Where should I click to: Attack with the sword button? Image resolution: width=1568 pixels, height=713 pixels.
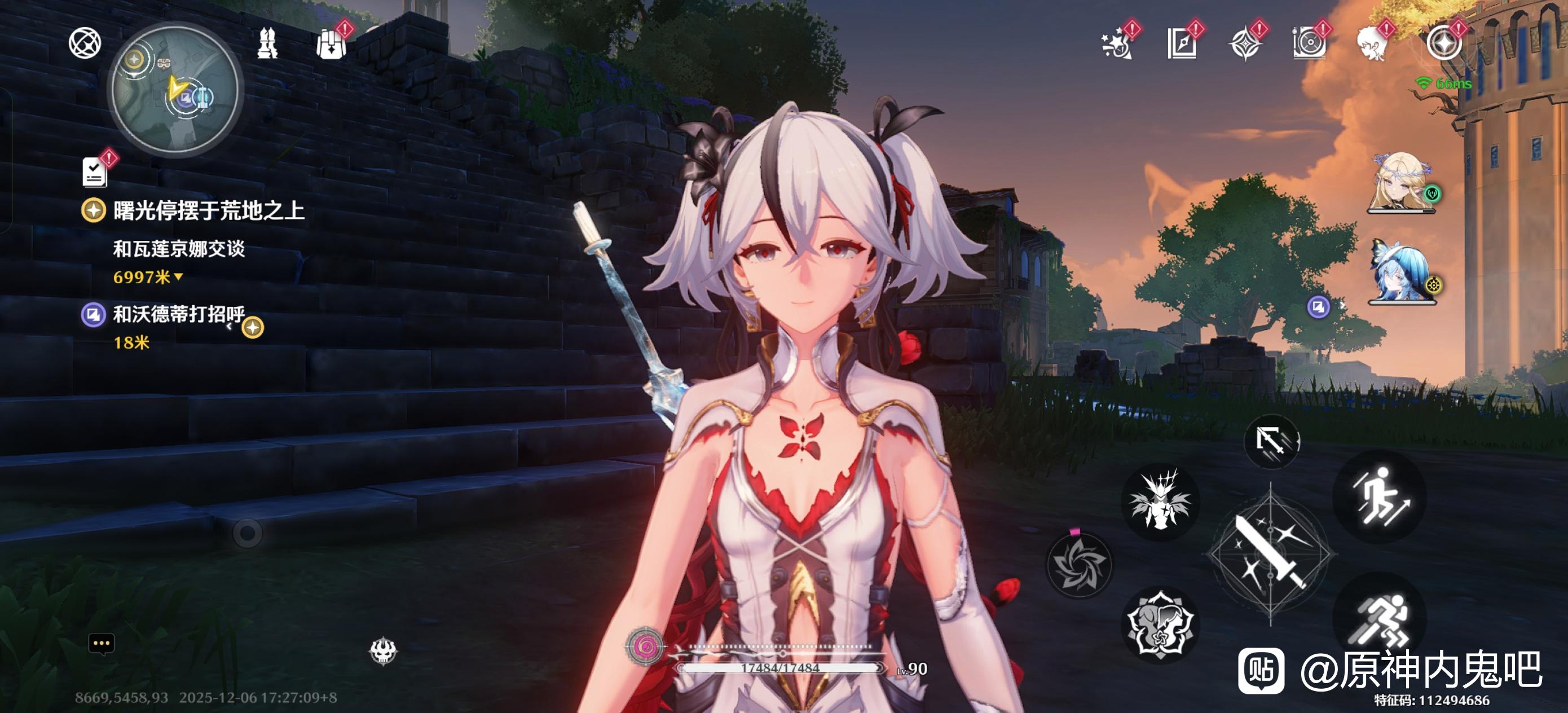pos(1271,553)
